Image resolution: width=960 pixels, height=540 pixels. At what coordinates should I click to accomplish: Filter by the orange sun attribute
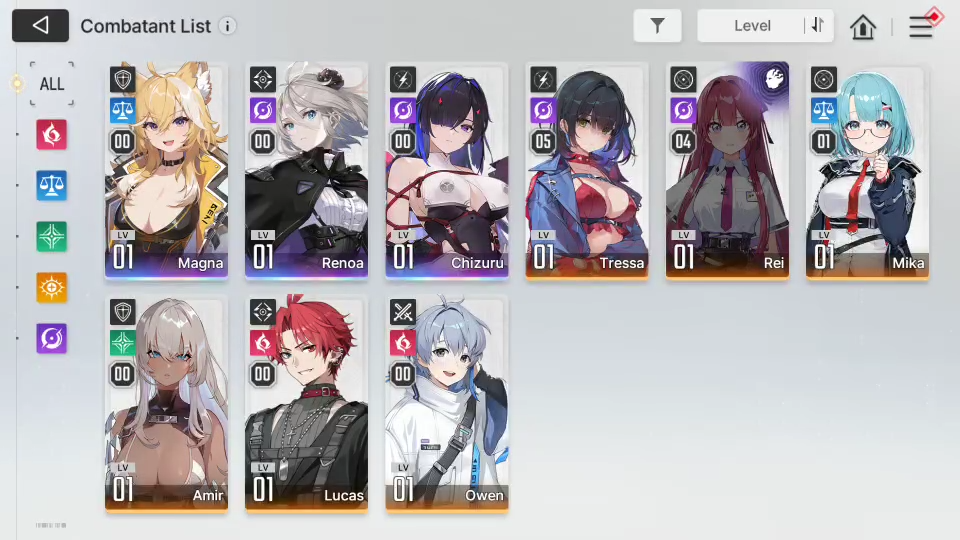tap(52, 287)
